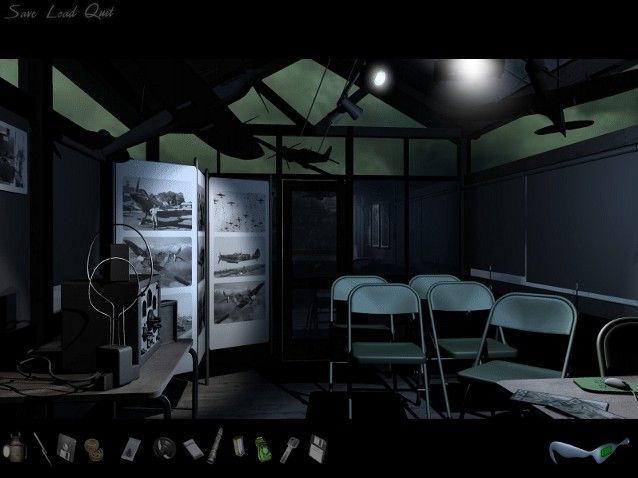638x478 pixels.
Task: Select the photograph card inventory item
Action: tap(130, 447)
